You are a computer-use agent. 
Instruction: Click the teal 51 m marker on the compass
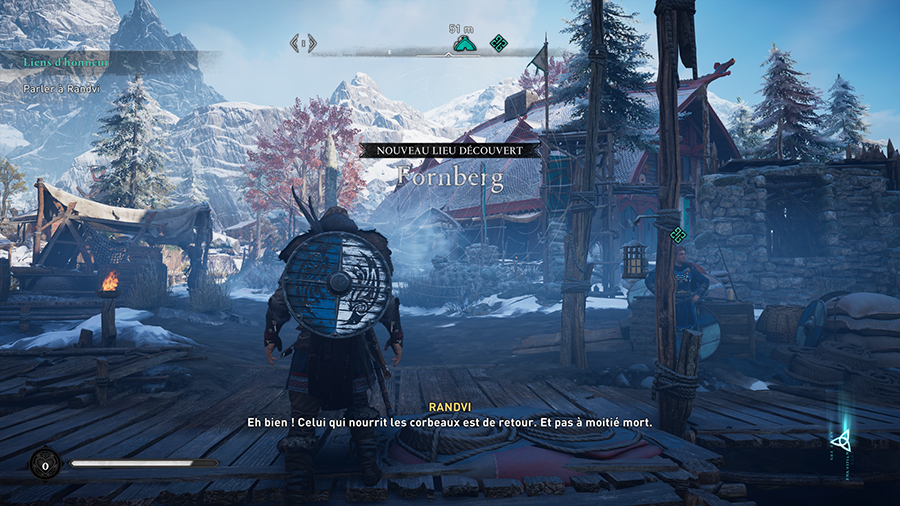462,43
